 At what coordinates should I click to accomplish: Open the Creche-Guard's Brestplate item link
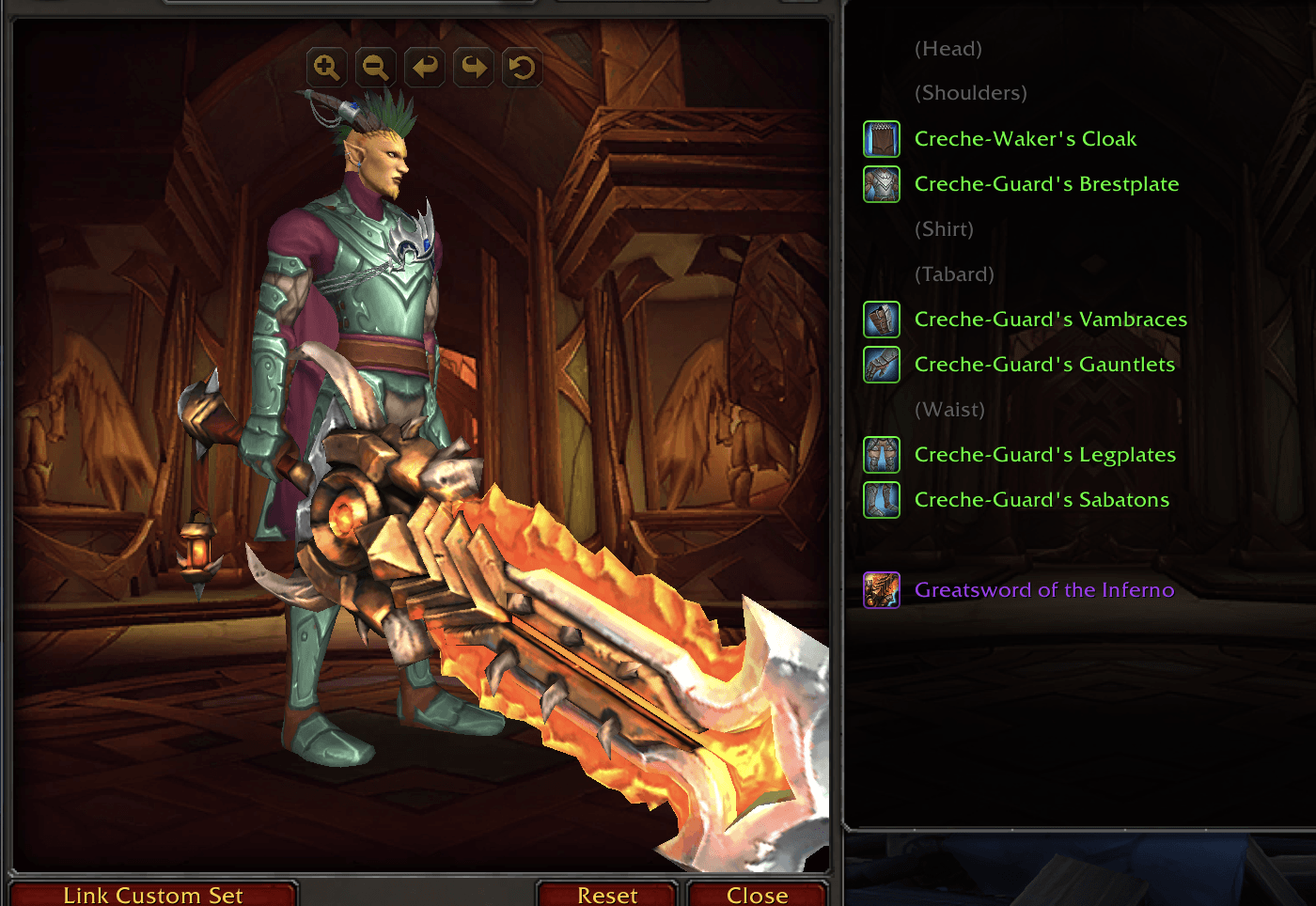coord(1047,184)
